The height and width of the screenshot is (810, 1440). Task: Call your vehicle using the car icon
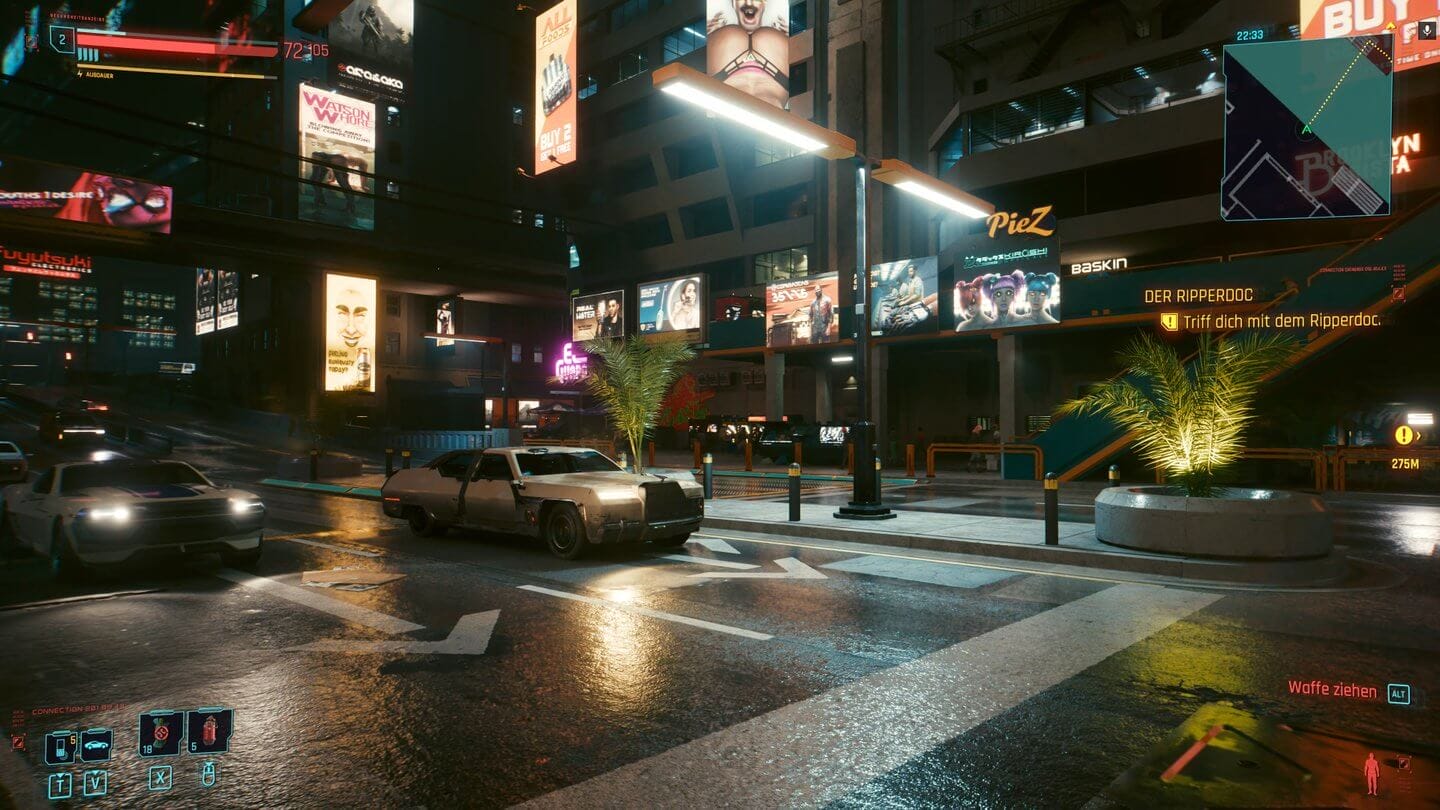pos(96,745)
